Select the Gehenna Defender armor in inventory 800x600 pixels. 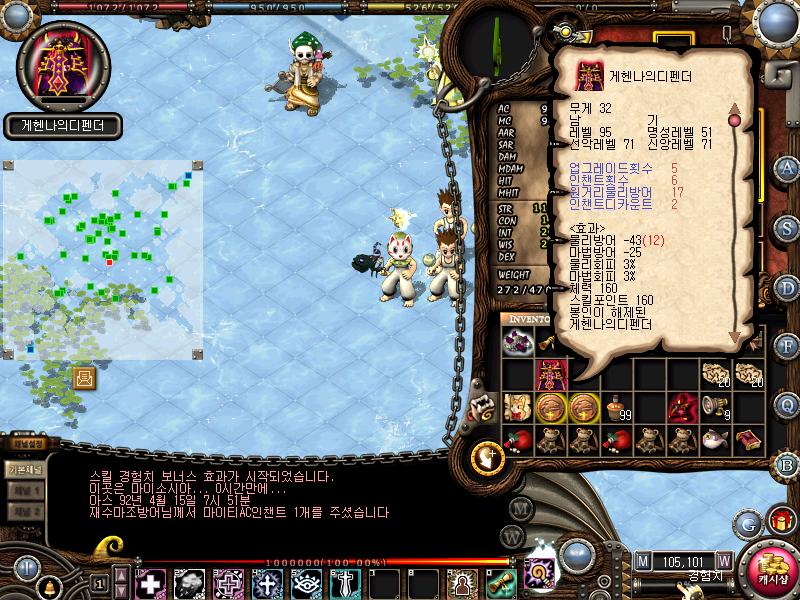click(x=553, y=374)
